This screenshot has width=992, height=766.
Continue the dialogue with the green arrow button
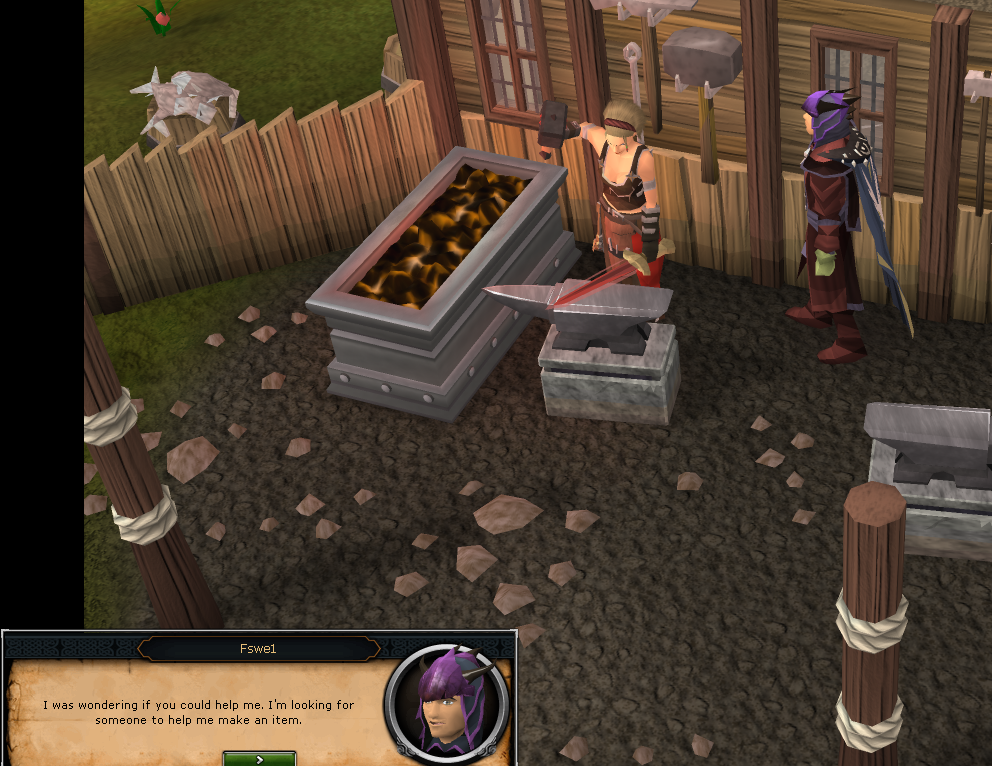259,758
